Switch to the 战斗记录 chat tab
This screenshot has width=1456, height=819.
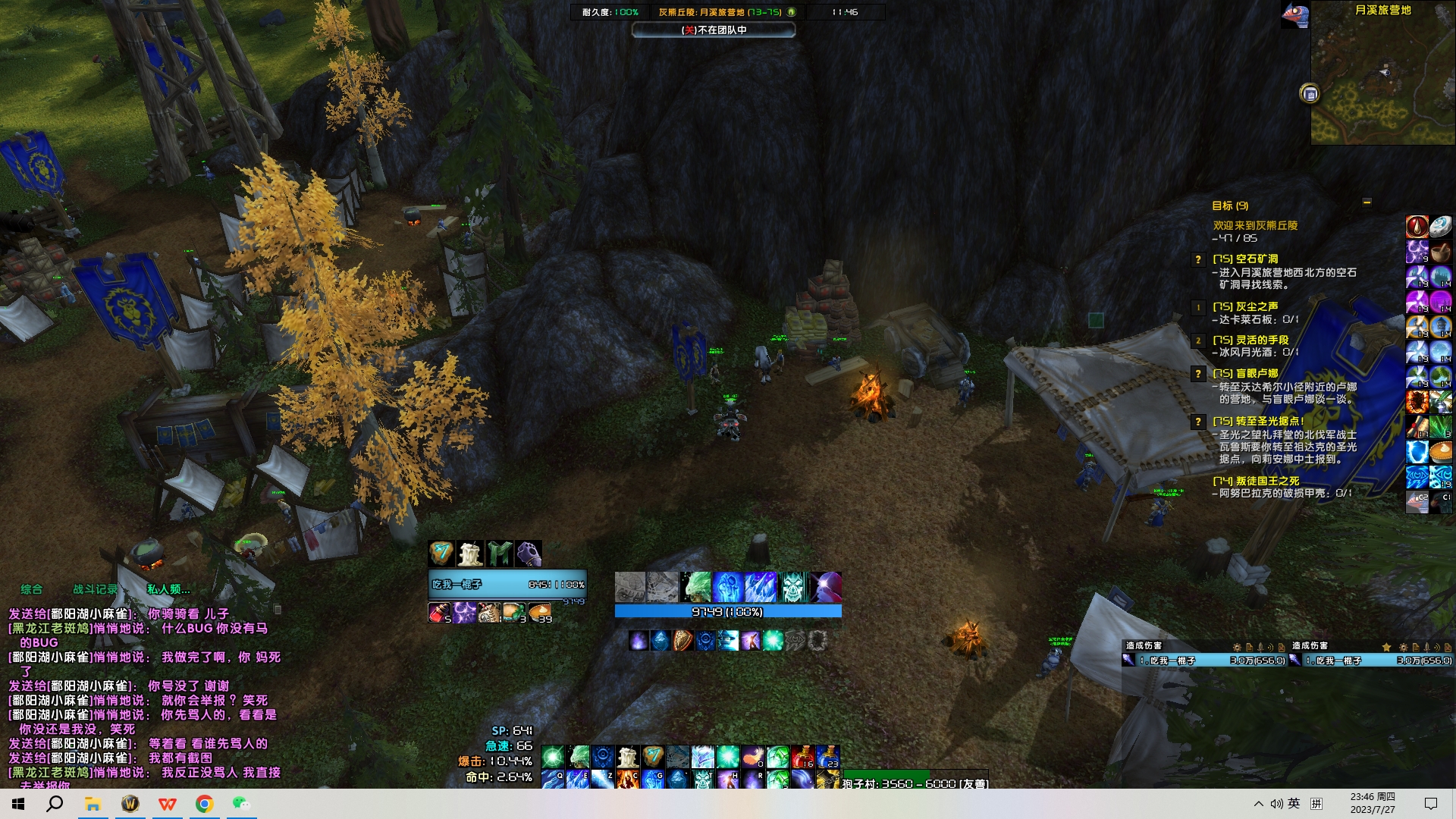coord(95,589)
